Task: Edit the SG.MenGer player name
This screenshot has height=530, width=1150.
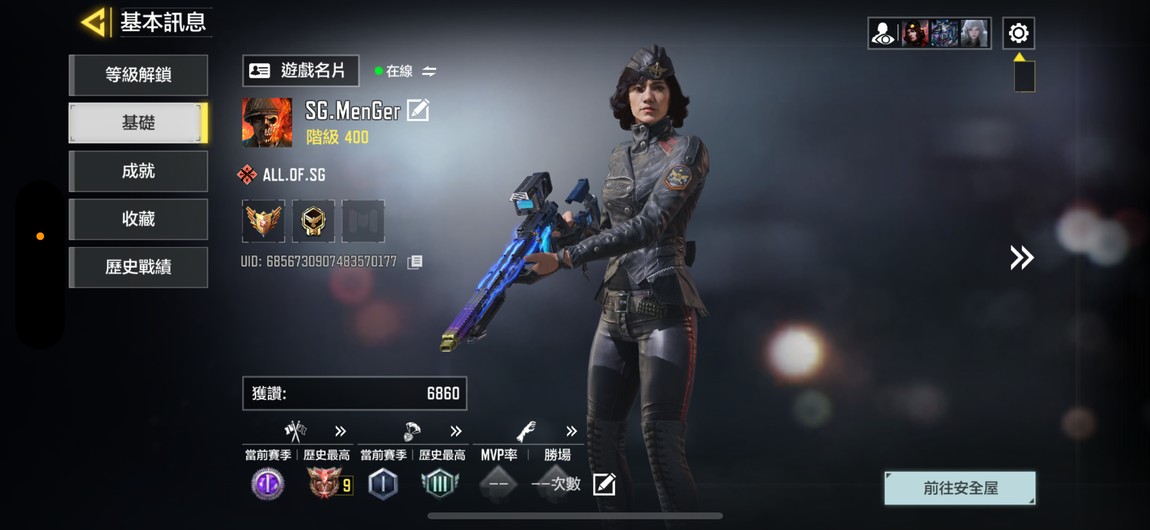Action: 418,110
